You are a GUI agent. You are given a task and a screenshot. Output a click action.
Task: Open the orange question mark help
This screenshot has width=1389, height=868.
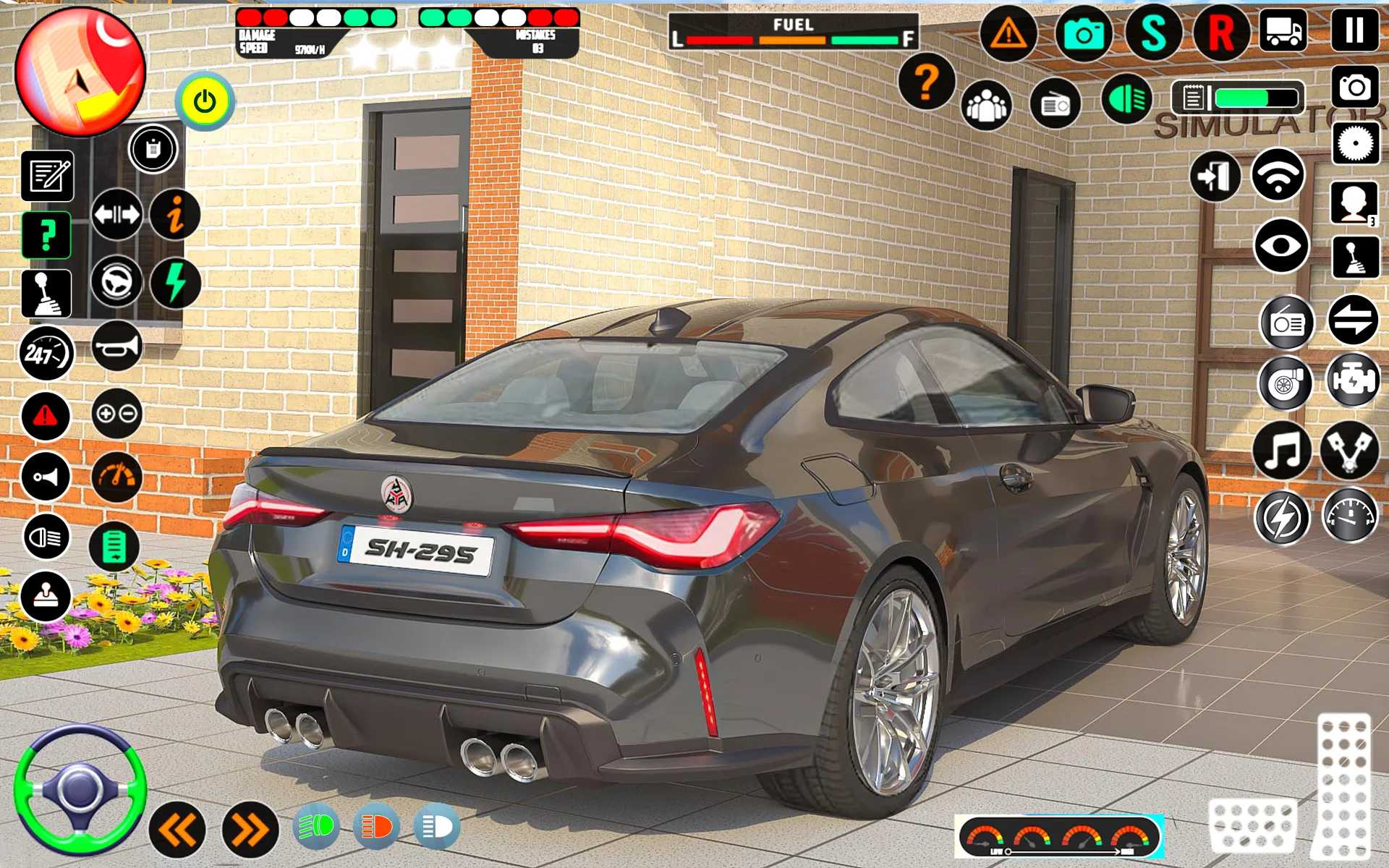point(926,82)
